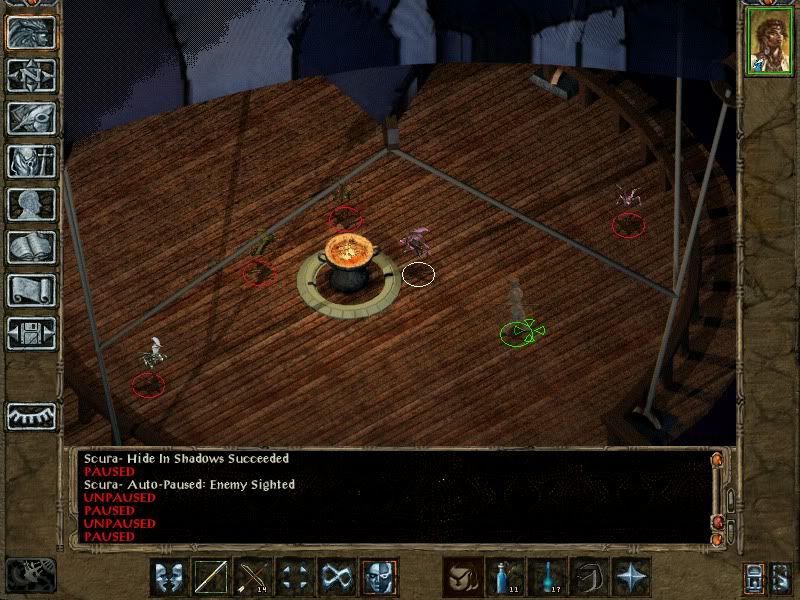This screenshot has width=800, height=600.
Task: Click the return-to-game button atop the sidebar
Action: (x=31, y=32)
